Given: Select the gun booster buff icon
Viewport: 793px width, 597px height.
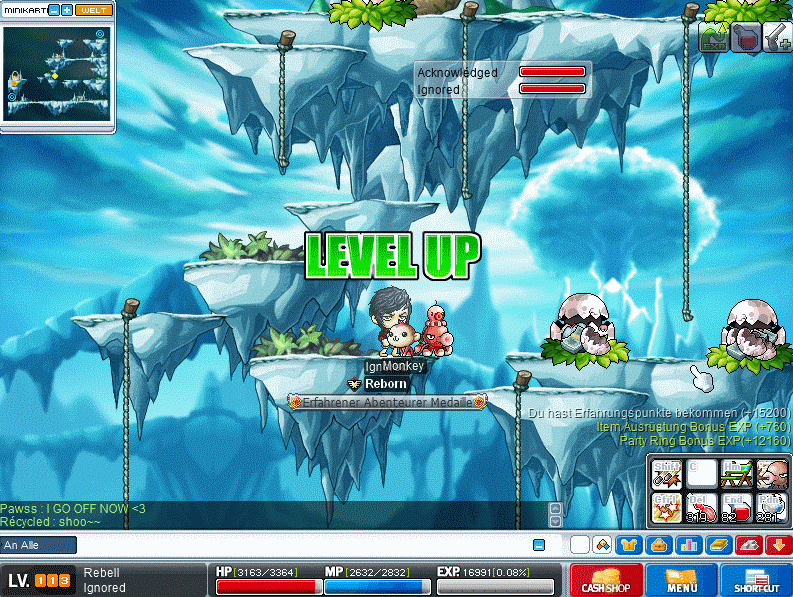Looking at the screenshot, I should pyautogui.click(x=776, y=38).
